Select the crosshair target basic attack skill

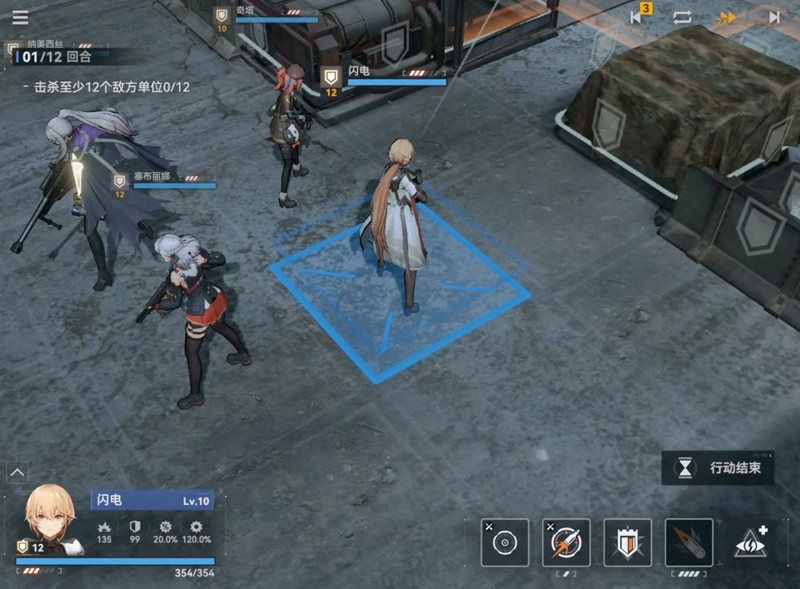click(x=505, y=543)
